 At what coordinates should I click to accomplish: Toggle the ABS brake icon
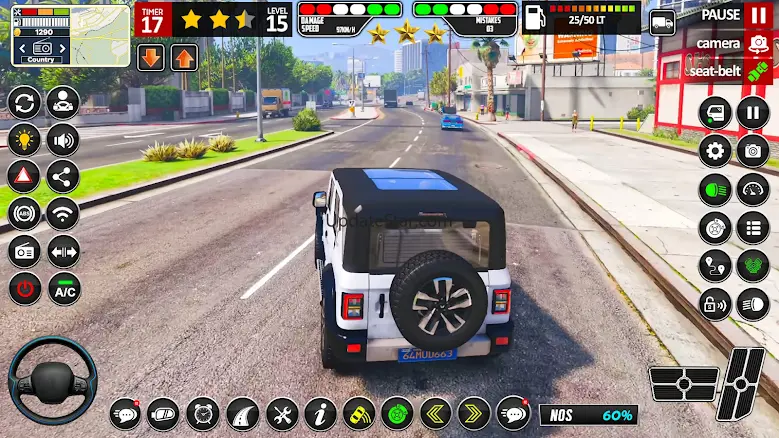click(24, 214)
